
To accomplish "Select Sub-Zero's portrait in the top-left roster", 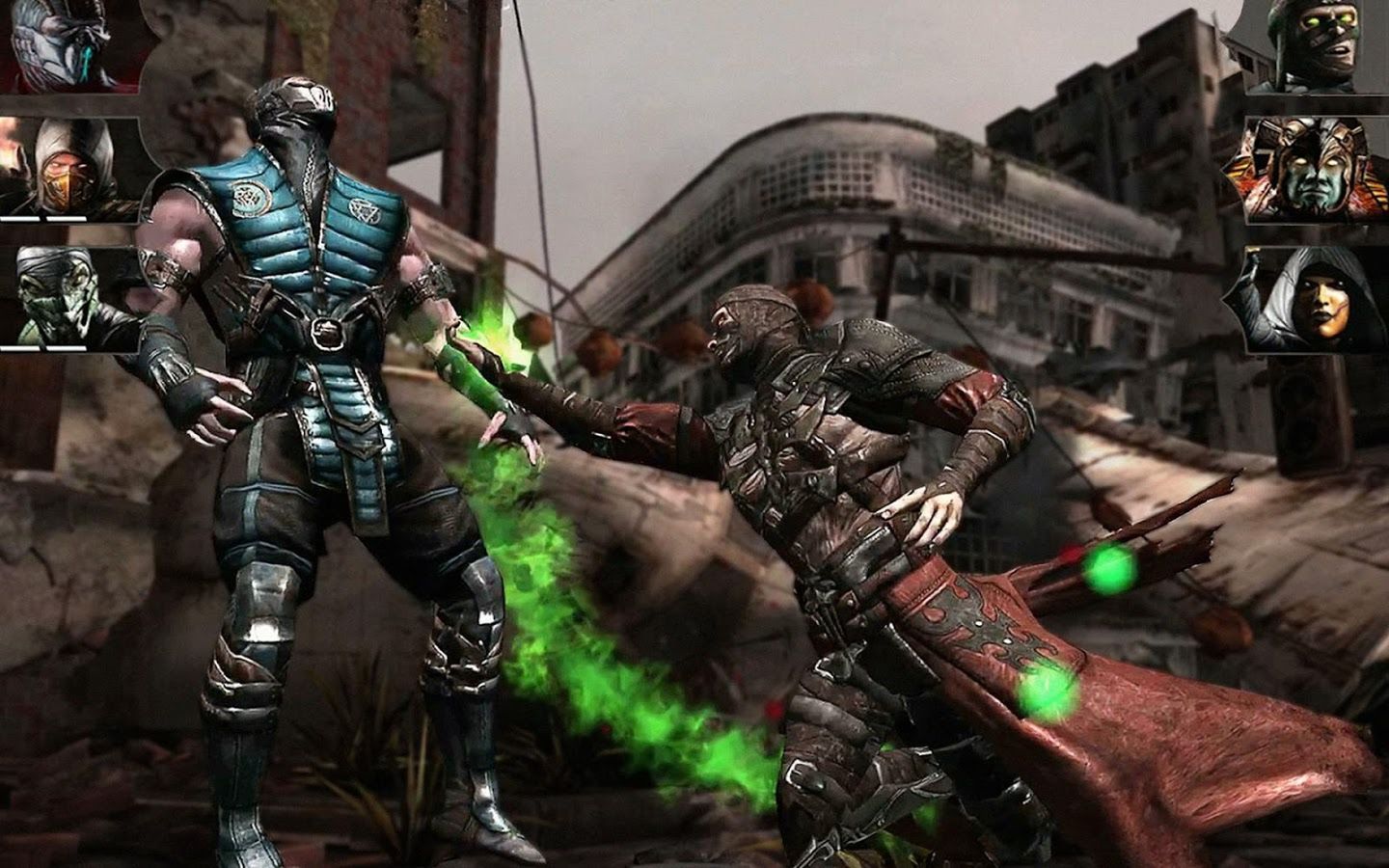I will [56, 42].
